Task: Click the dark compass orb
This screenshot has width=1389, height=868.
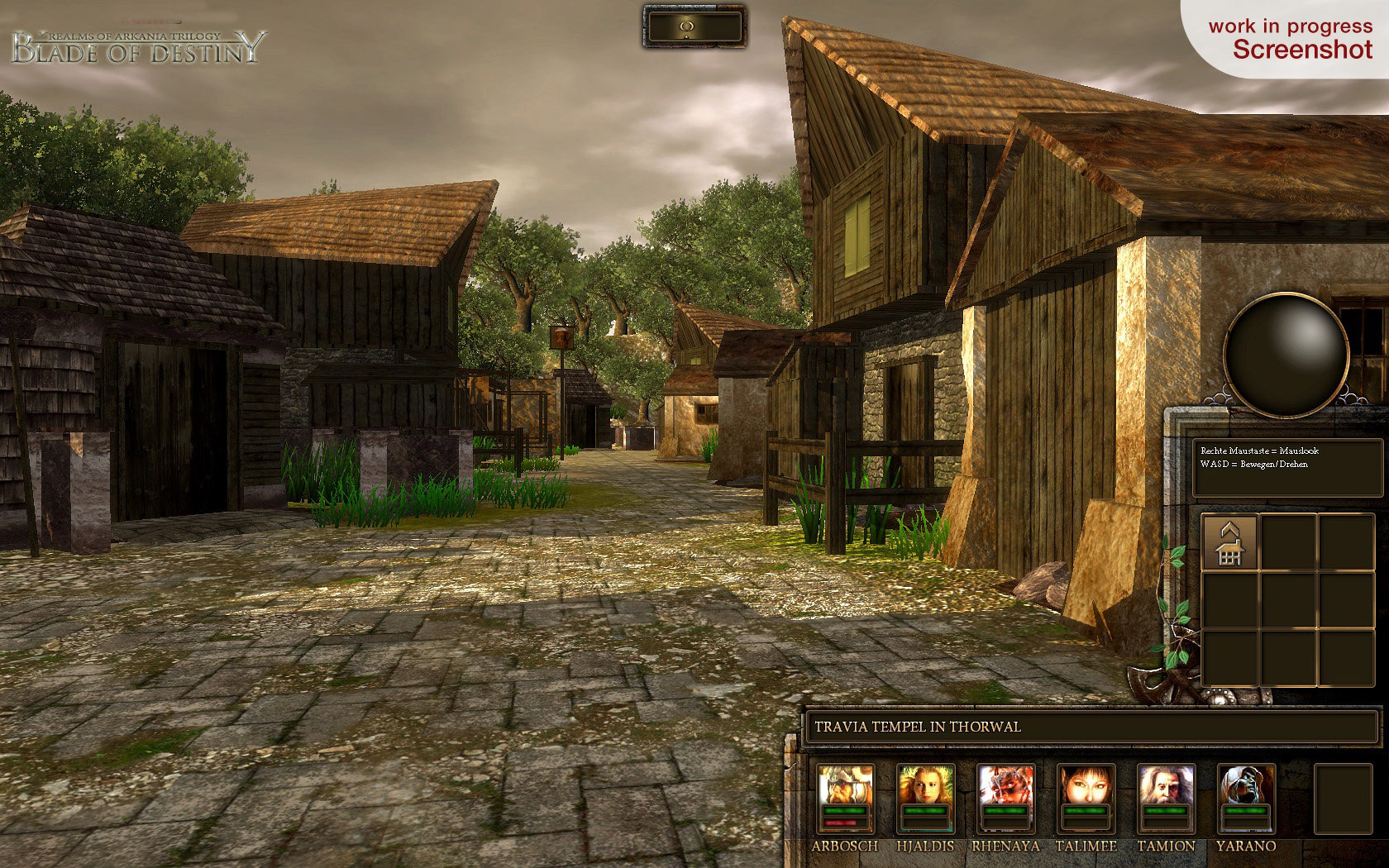Action: click(1286, 354)
